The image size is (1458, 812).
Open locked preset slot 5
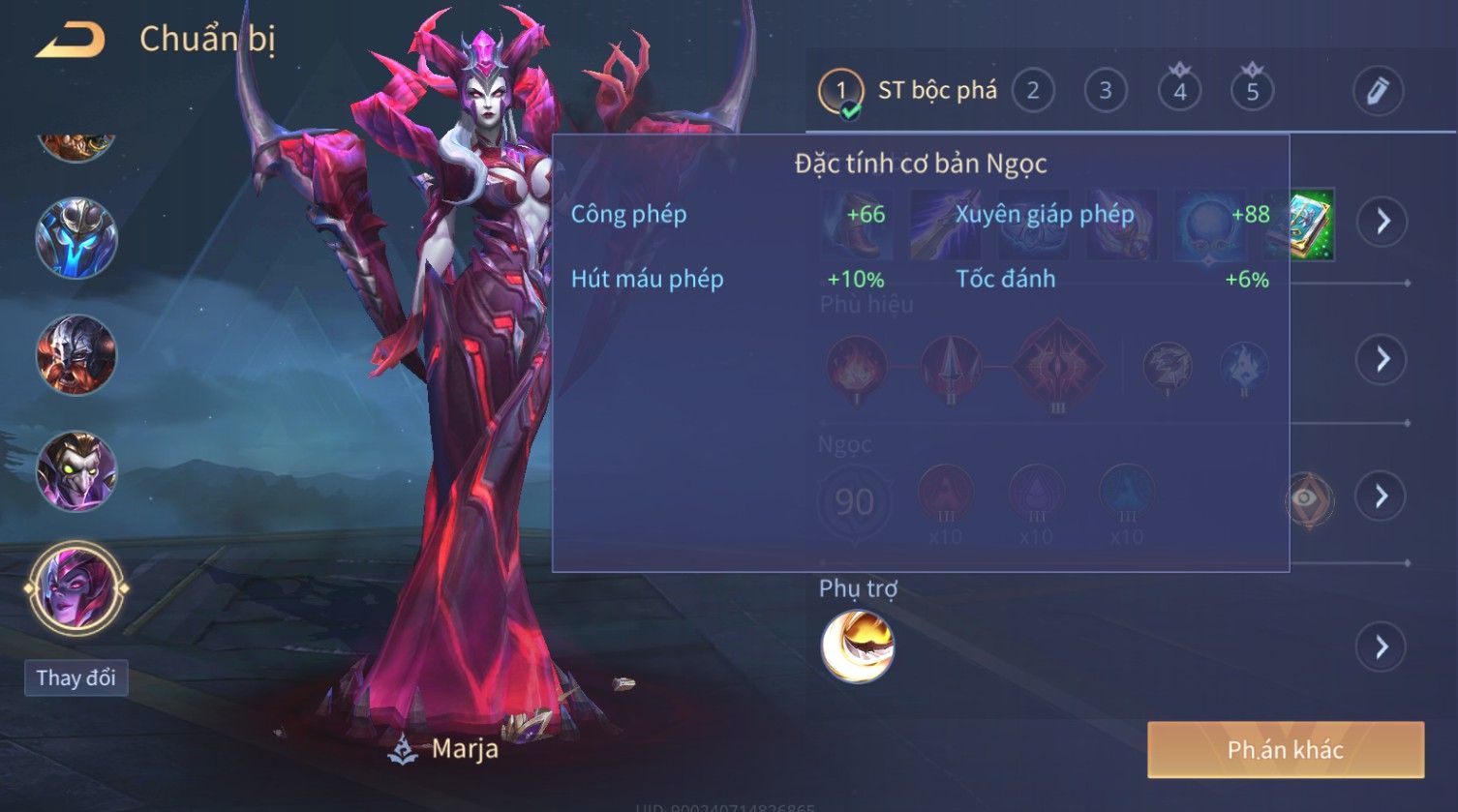[1252, 91]
